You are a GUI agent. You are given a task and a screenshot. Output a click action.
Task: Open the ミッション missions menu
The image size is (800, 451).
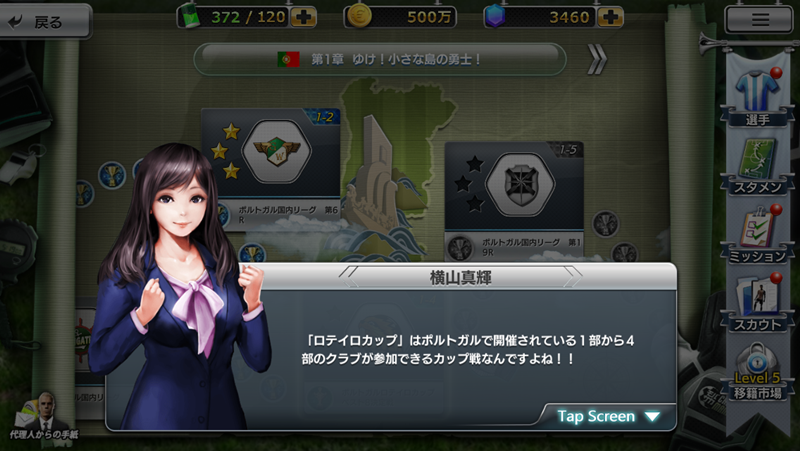[x=758, y=232]
